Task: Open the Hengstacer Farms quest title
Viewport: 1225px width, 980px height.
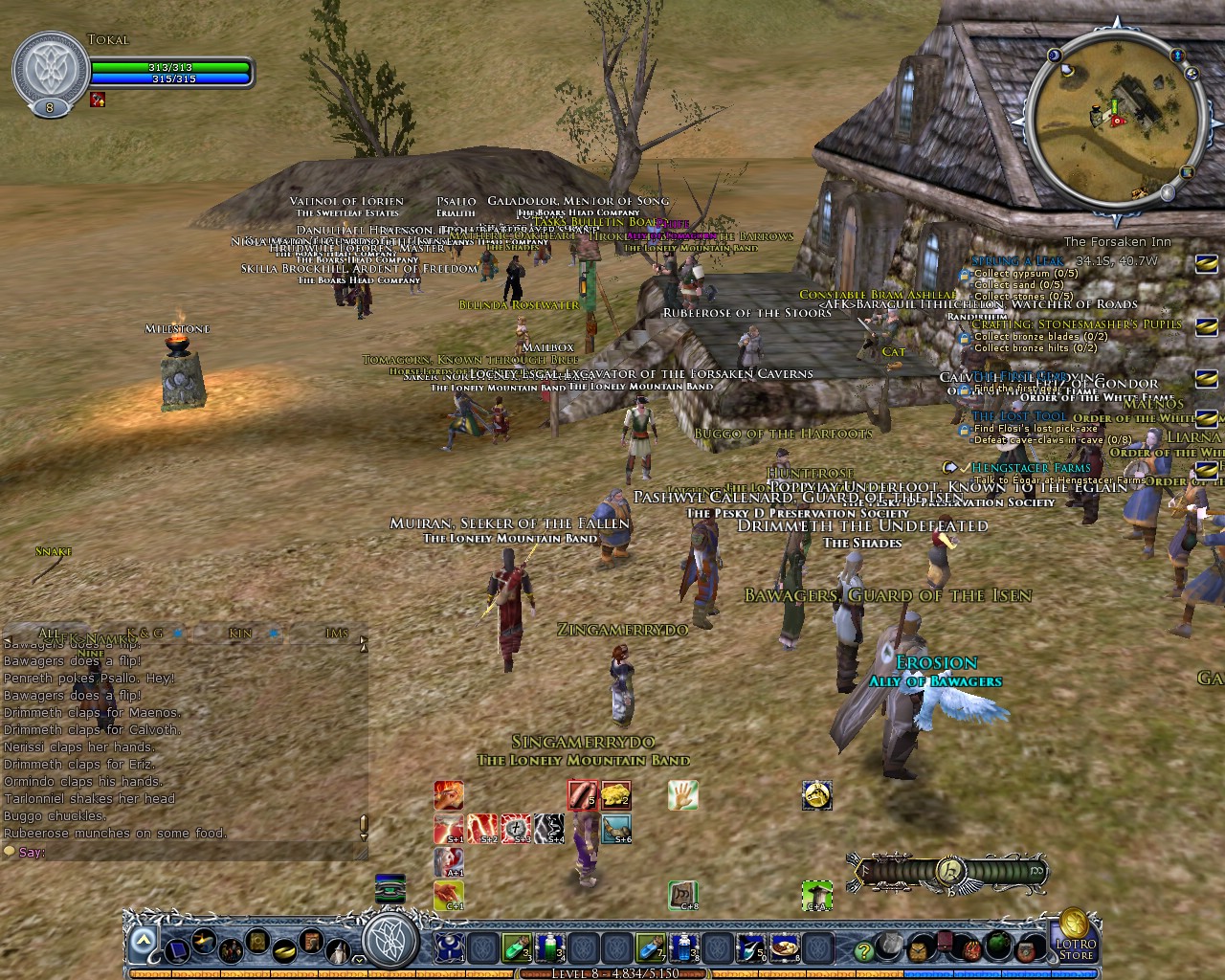Action: coord(1030,468)
